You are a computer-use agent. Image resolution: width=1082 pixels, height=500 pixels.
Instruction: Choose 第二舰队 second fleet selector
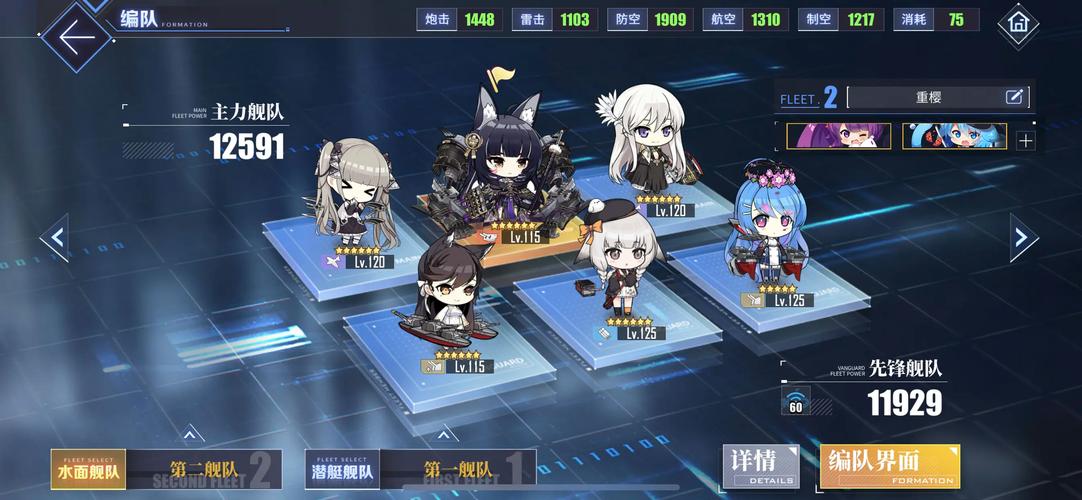[x=205, y=470]
